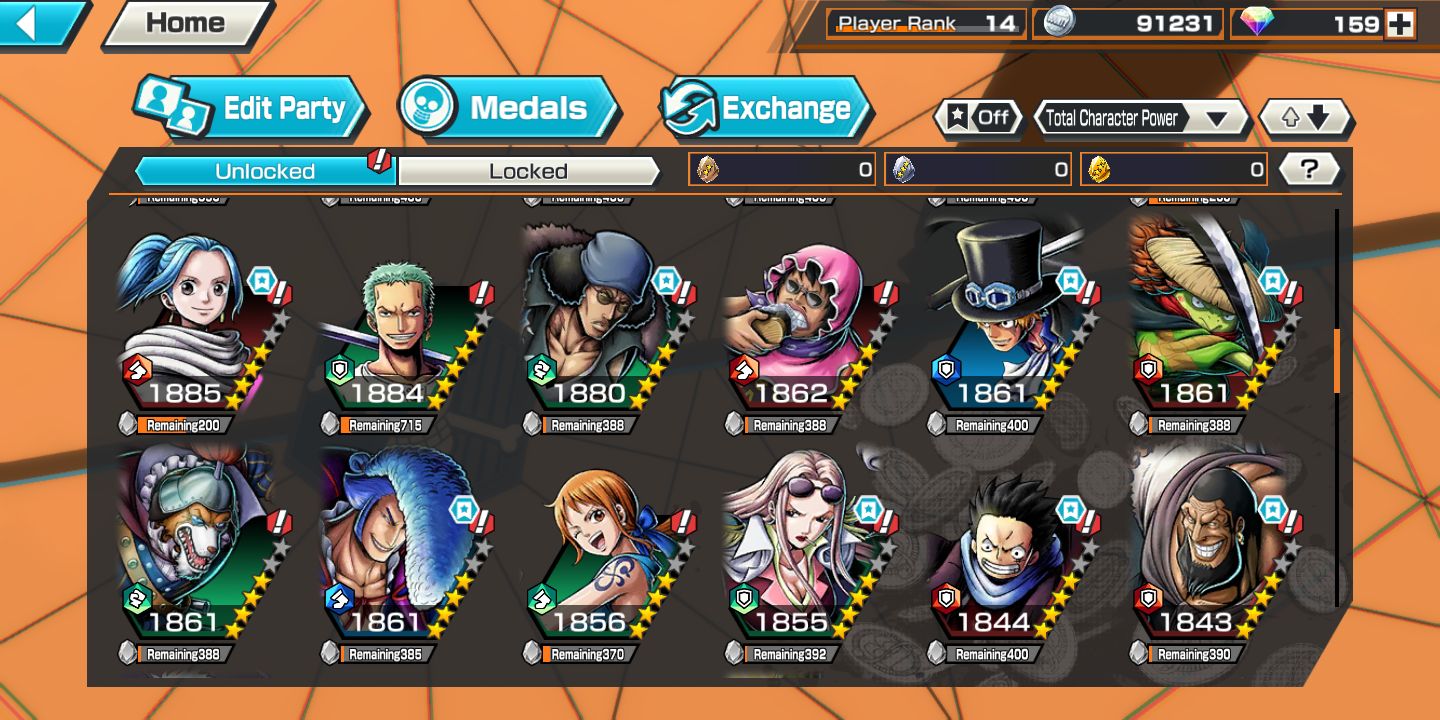1440x720 pixels.
Task: Open the question mark help button
Action: tap(1309, 169)
